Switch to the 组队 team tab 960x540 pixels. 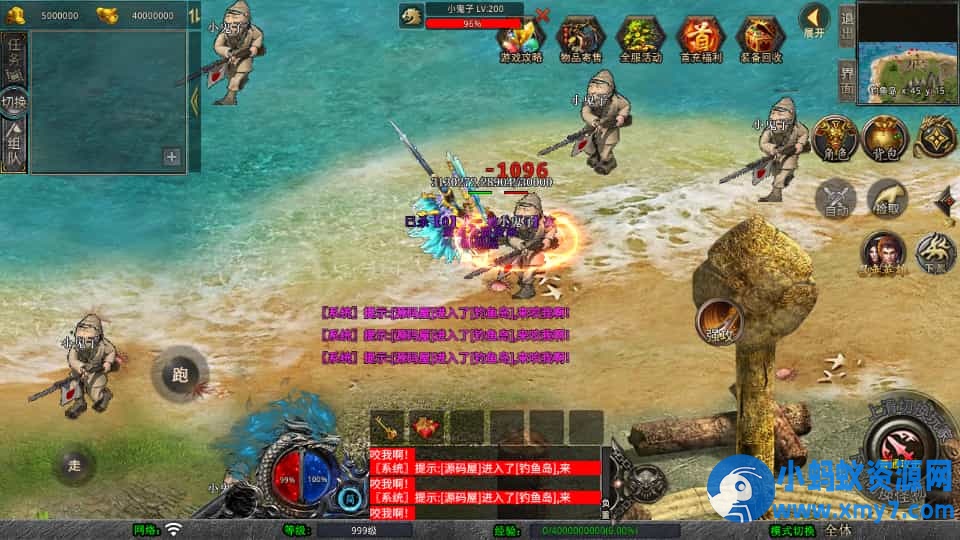[x=14, y=147]
